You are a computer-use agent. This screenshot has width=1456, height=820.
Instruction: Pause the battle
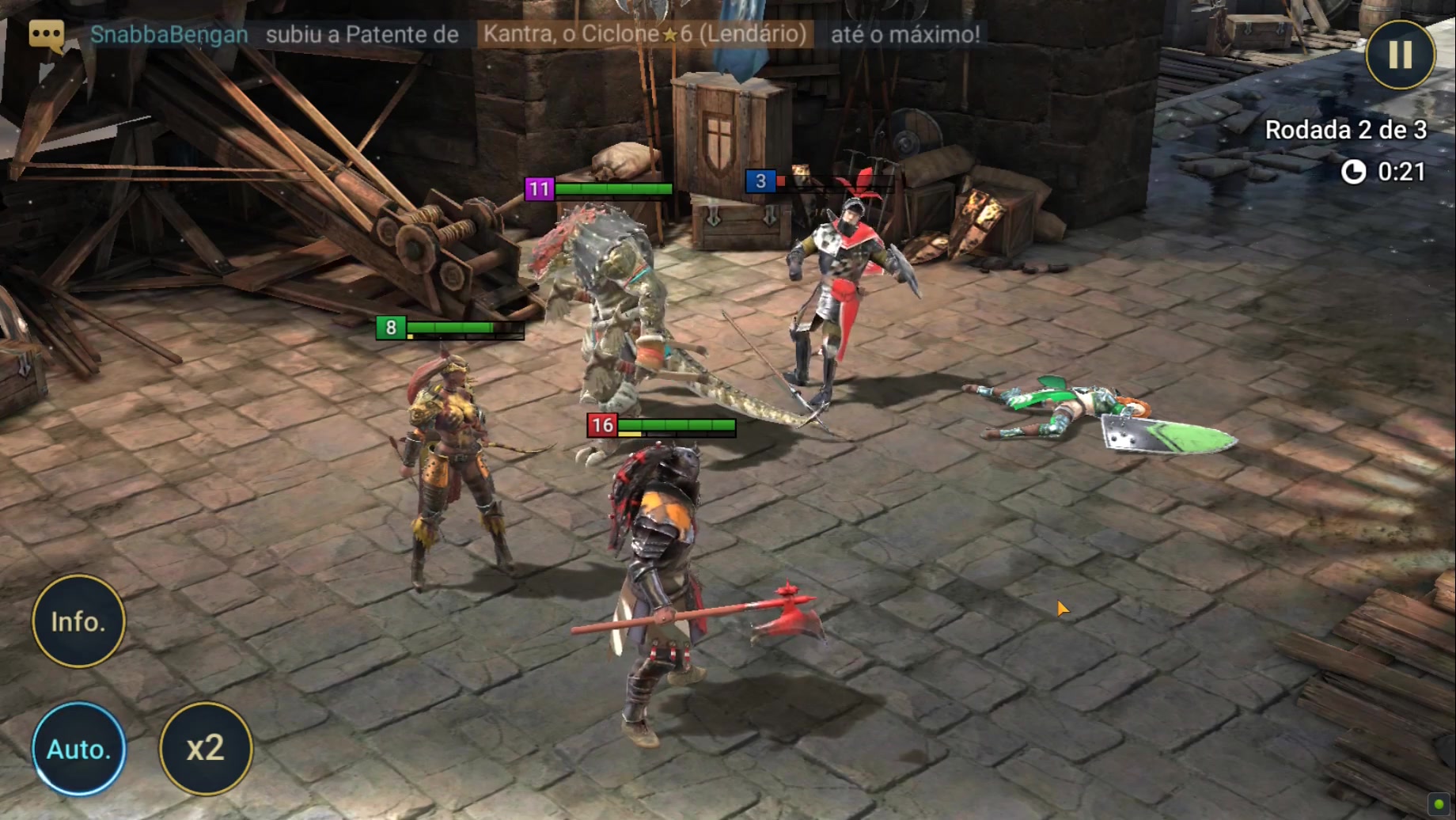[1399, 55]
